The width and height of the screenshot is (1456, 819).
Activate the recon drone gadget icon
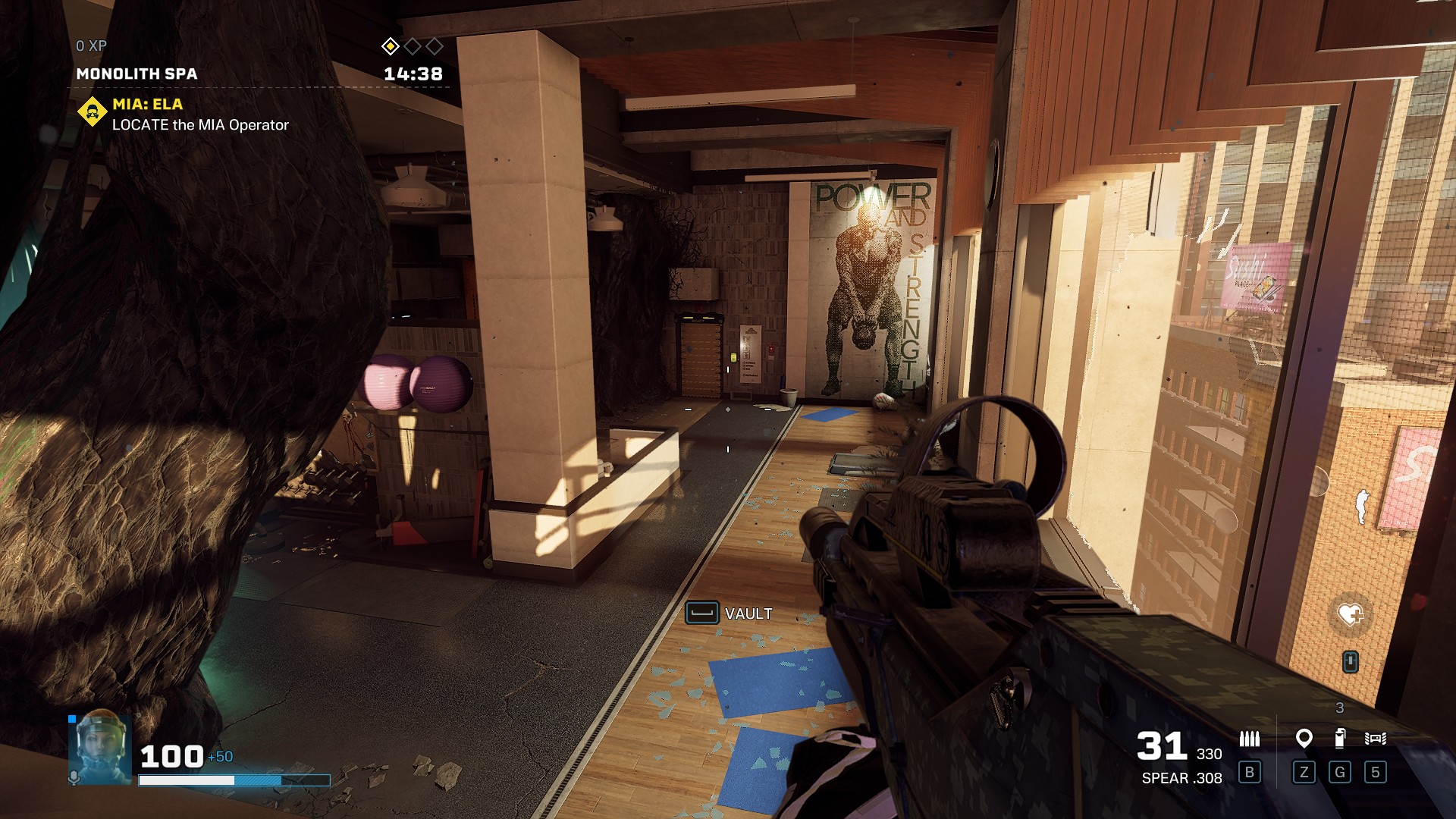coord(1375,738)
